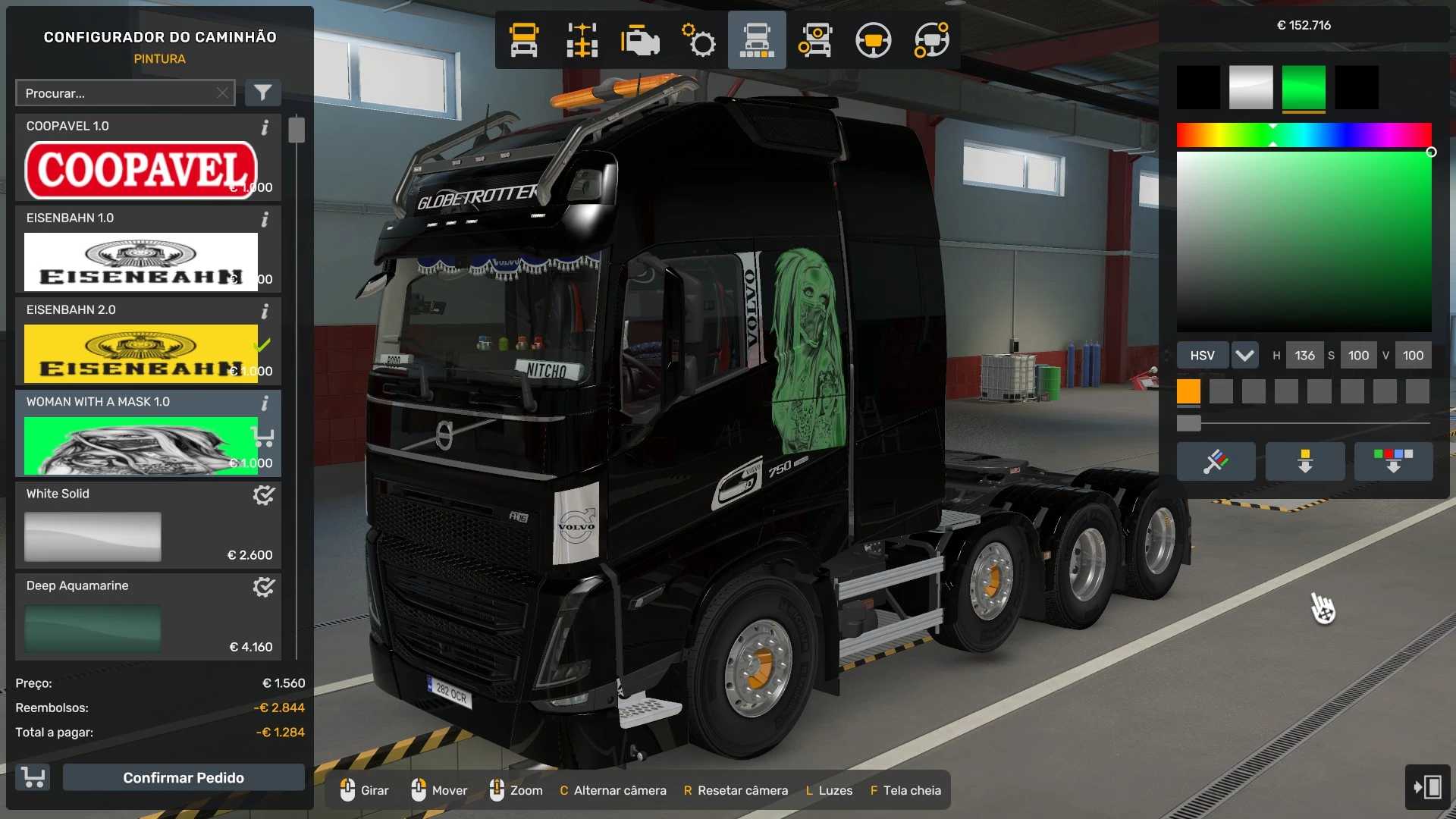Open the HSV color mode dropdown
The image size is (1456, 819).
[1244, 355]
